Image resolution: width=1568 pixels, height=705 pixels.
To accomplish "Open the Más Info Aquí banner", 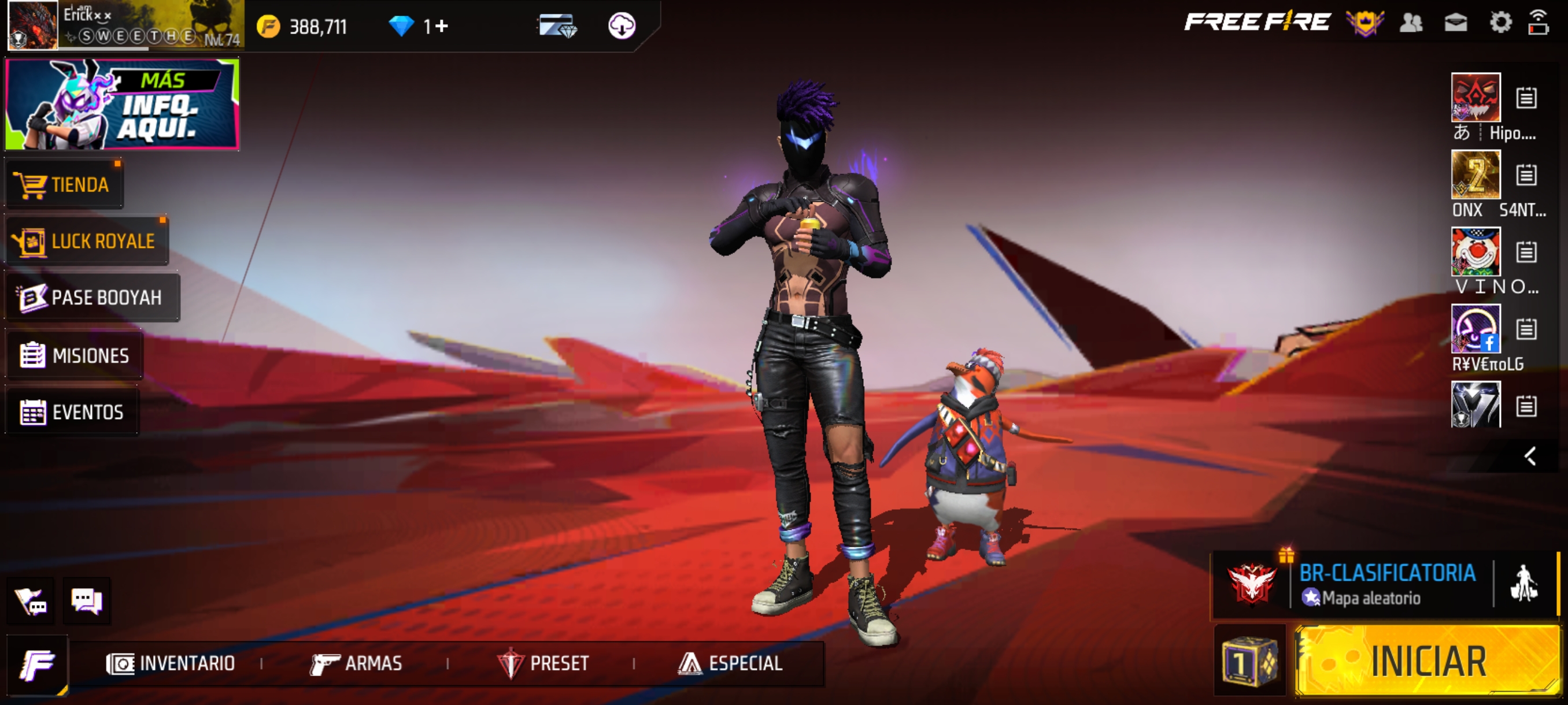I will 122,104.
